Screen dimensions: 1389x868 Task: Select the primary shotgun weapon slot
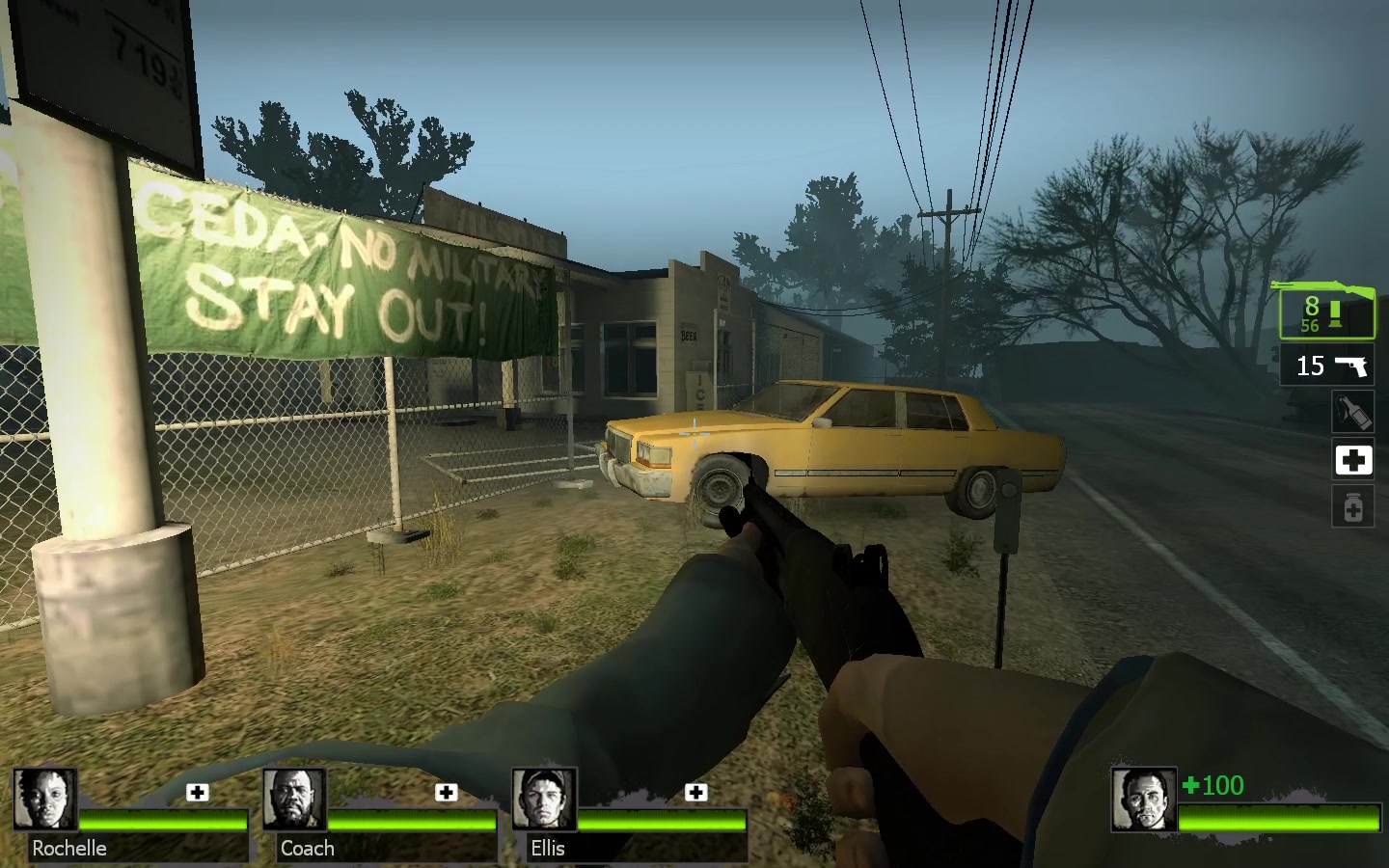(x=1327, y=312)
